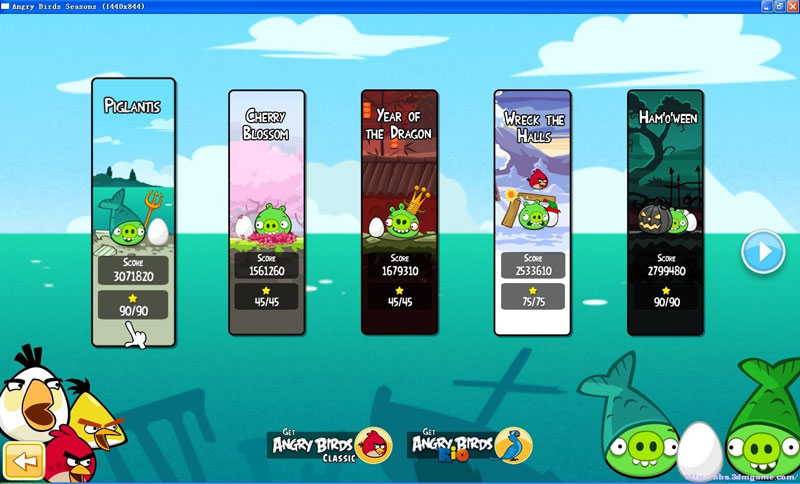The height and width of the screenshot is (484, 800).
Task: Open the Wreck the Halls episode
Action: (x=533, y=210)
